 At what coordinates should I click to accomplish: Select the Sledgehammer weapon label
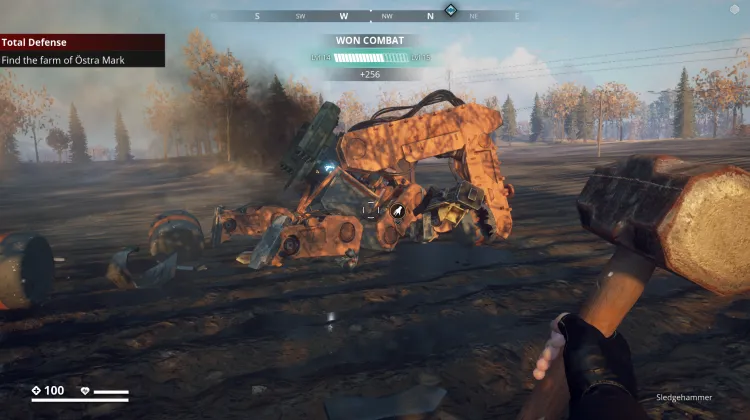click(x=685, y=397)
